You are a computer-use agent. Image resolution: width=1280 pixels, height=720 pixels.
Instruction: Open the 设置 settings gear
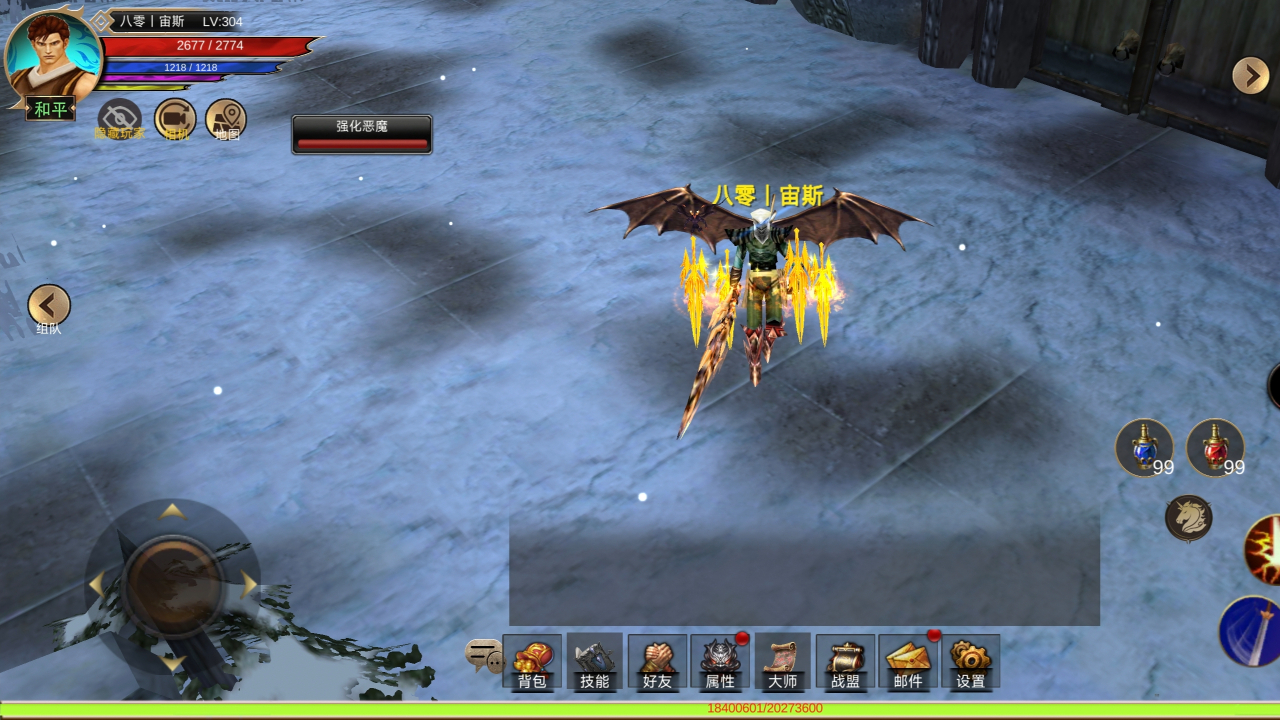click(x=970, y=662)
